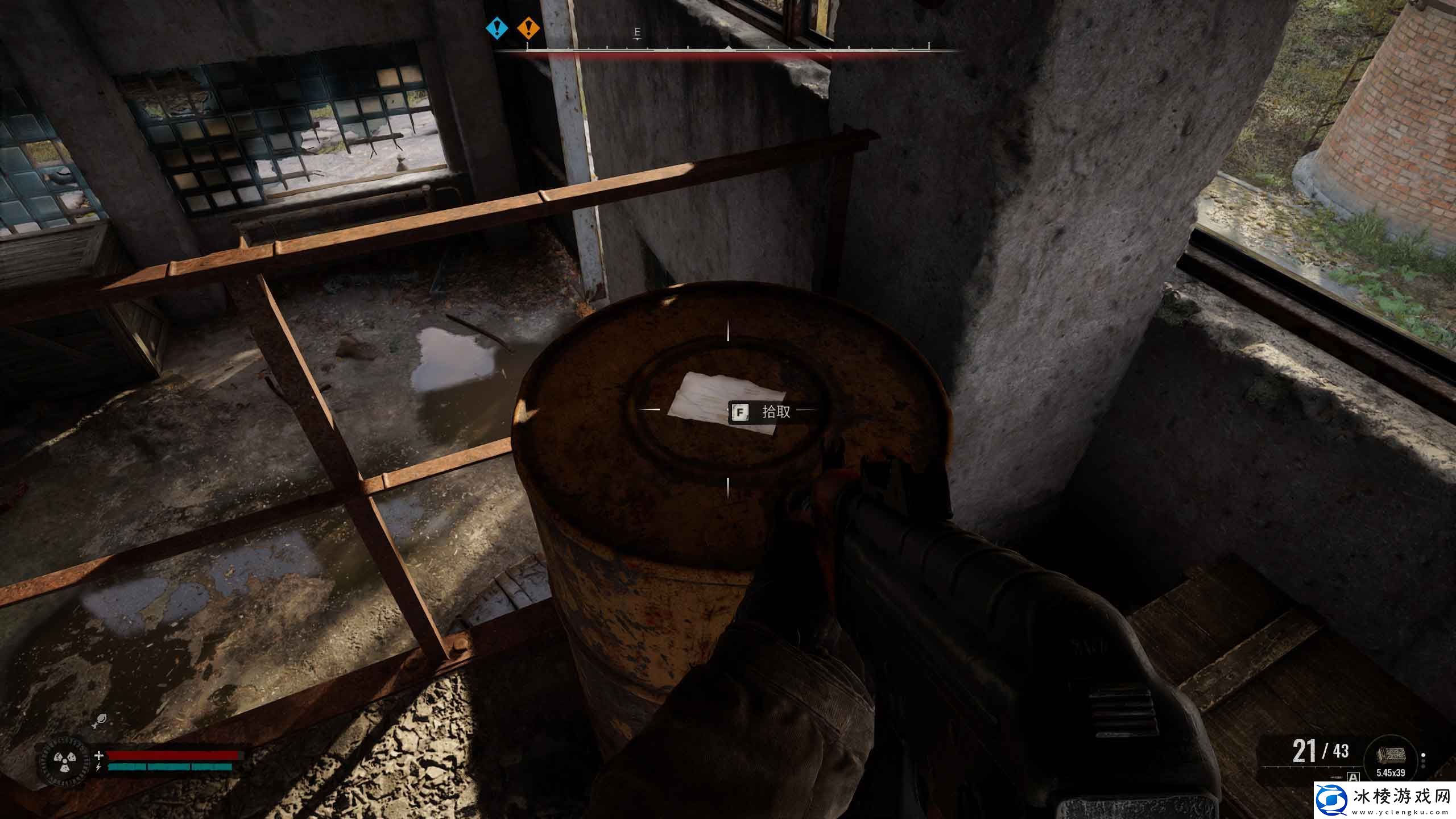1456x819 pixels.
Task: Select the blue quest marker on the compass
Action: click(x=498, y=27)
